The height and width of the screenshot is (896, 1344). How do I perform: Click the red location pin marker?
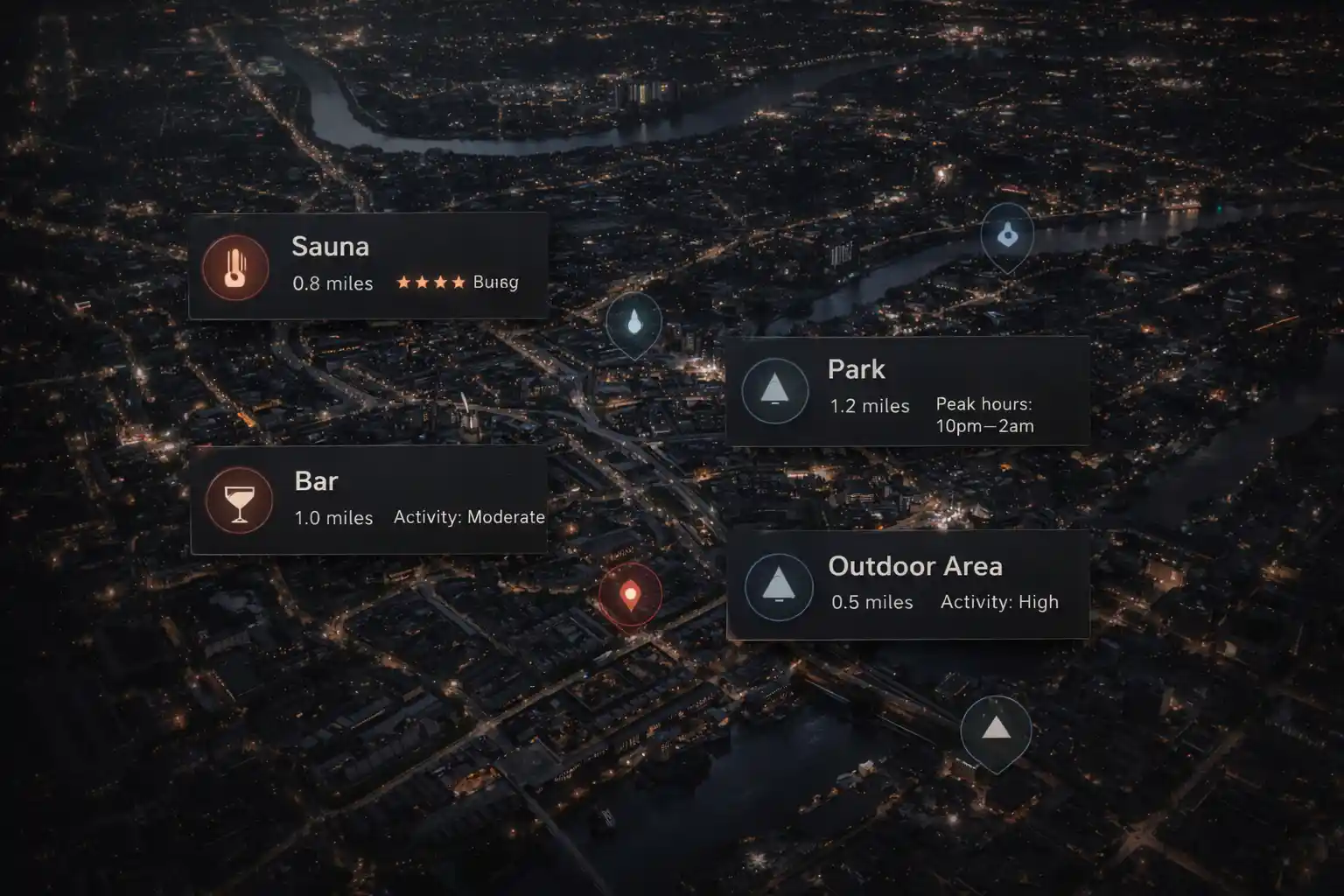click(630, 596)
